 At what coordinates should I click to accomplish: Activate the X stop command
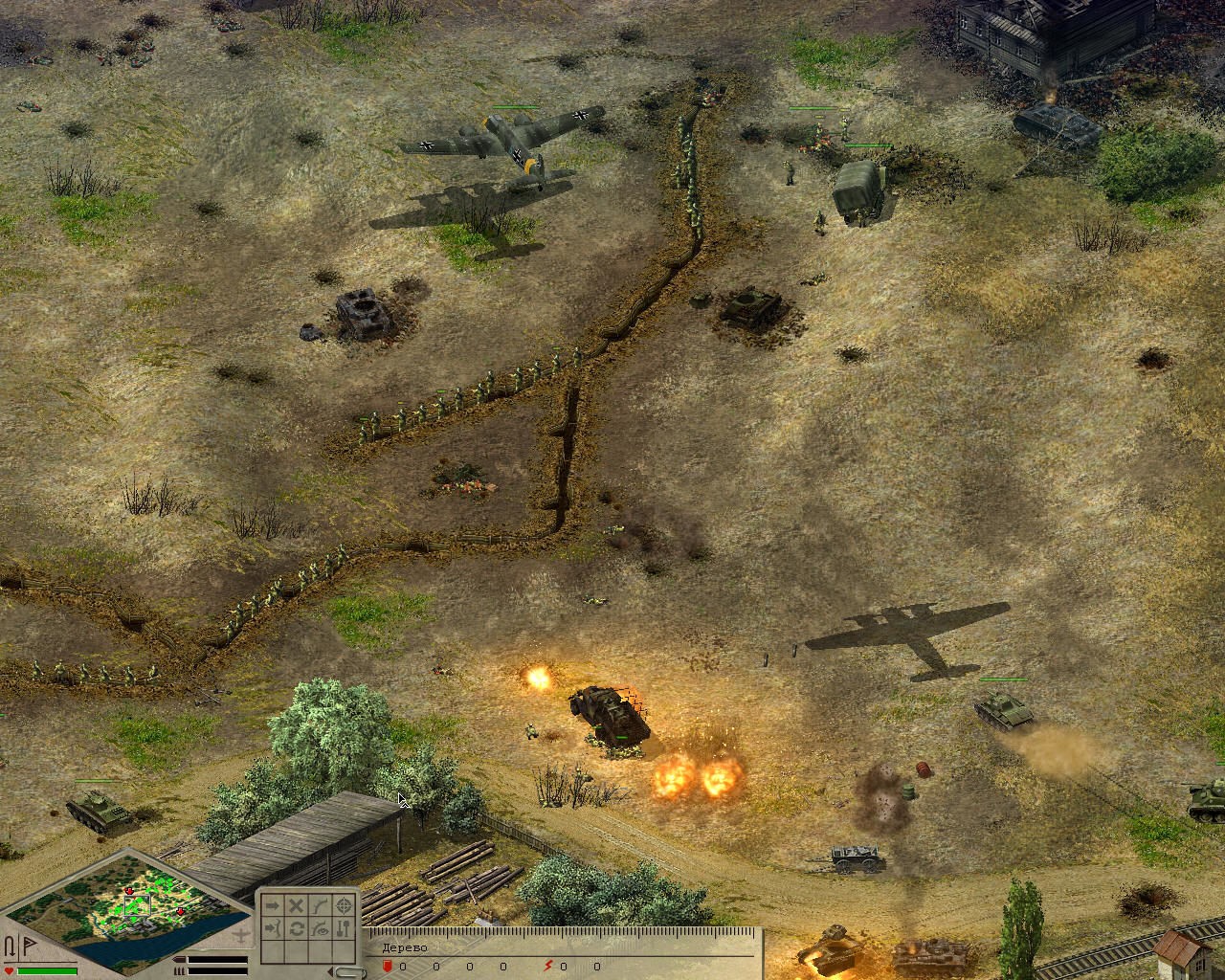pos(297,905)
